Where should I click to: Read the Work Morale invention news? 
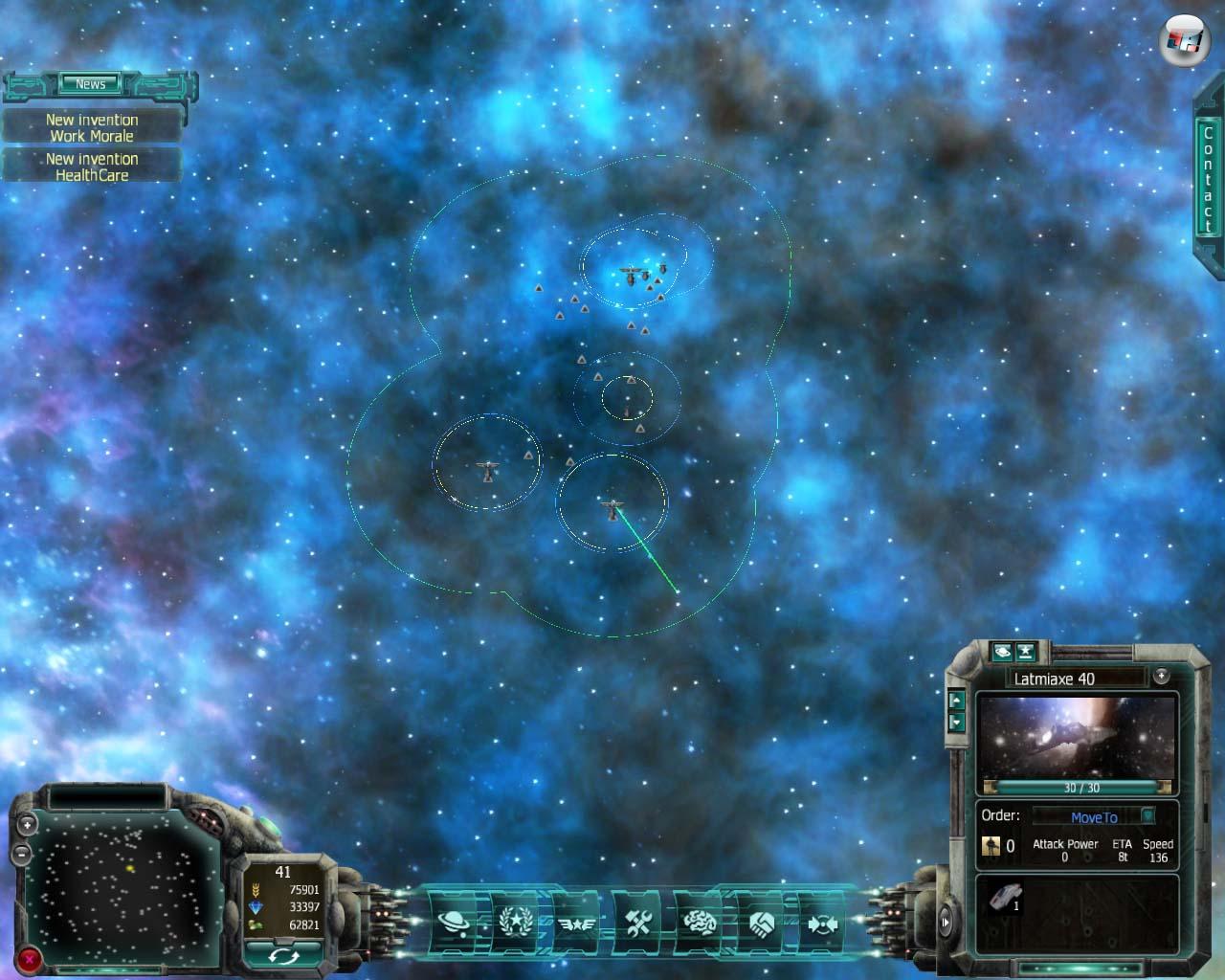92,127
